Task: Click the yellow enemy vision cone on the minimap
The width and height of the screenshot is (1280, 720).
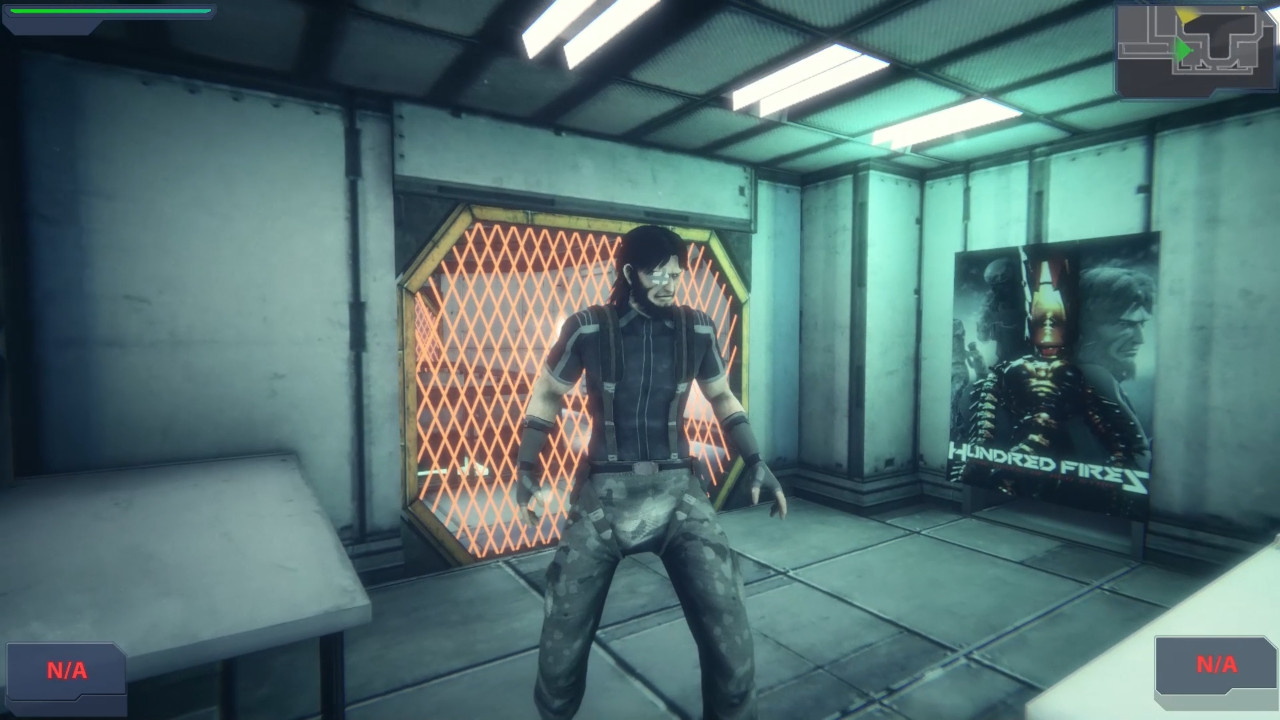Action: [x=1185, y=15]
